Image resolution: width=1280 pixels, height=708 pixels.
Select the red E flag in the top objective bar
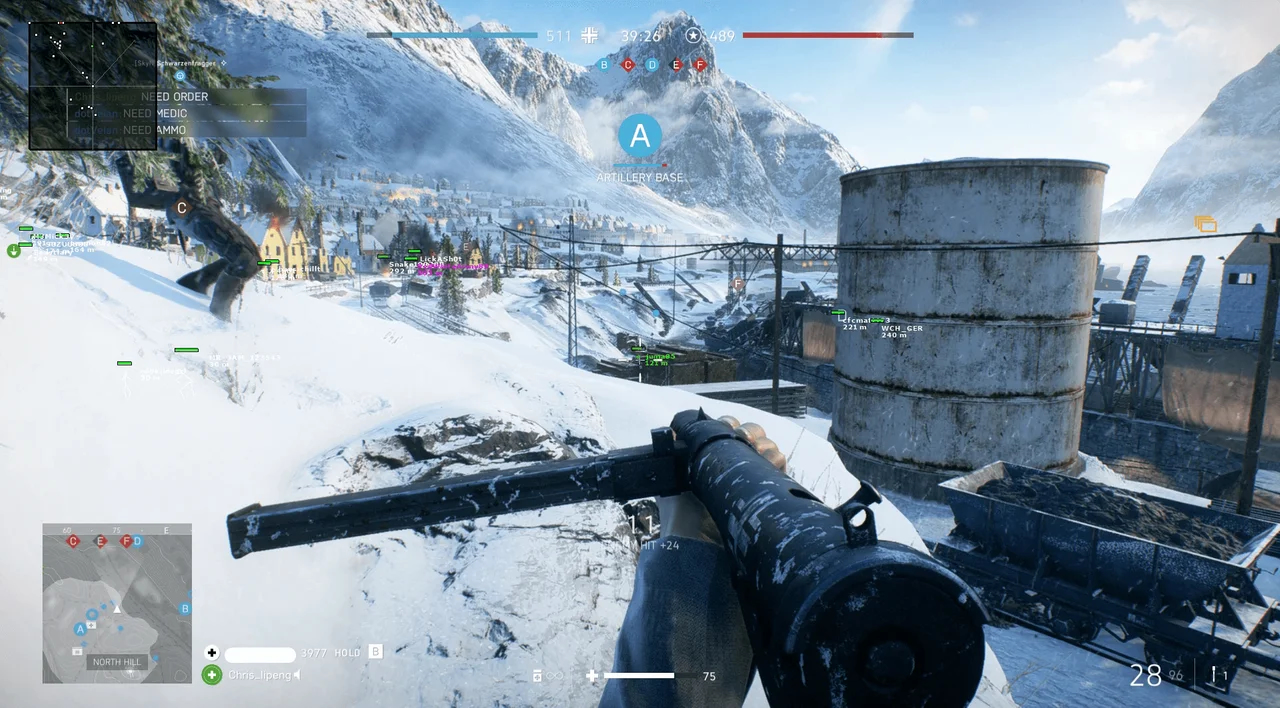tap(676, 65)
